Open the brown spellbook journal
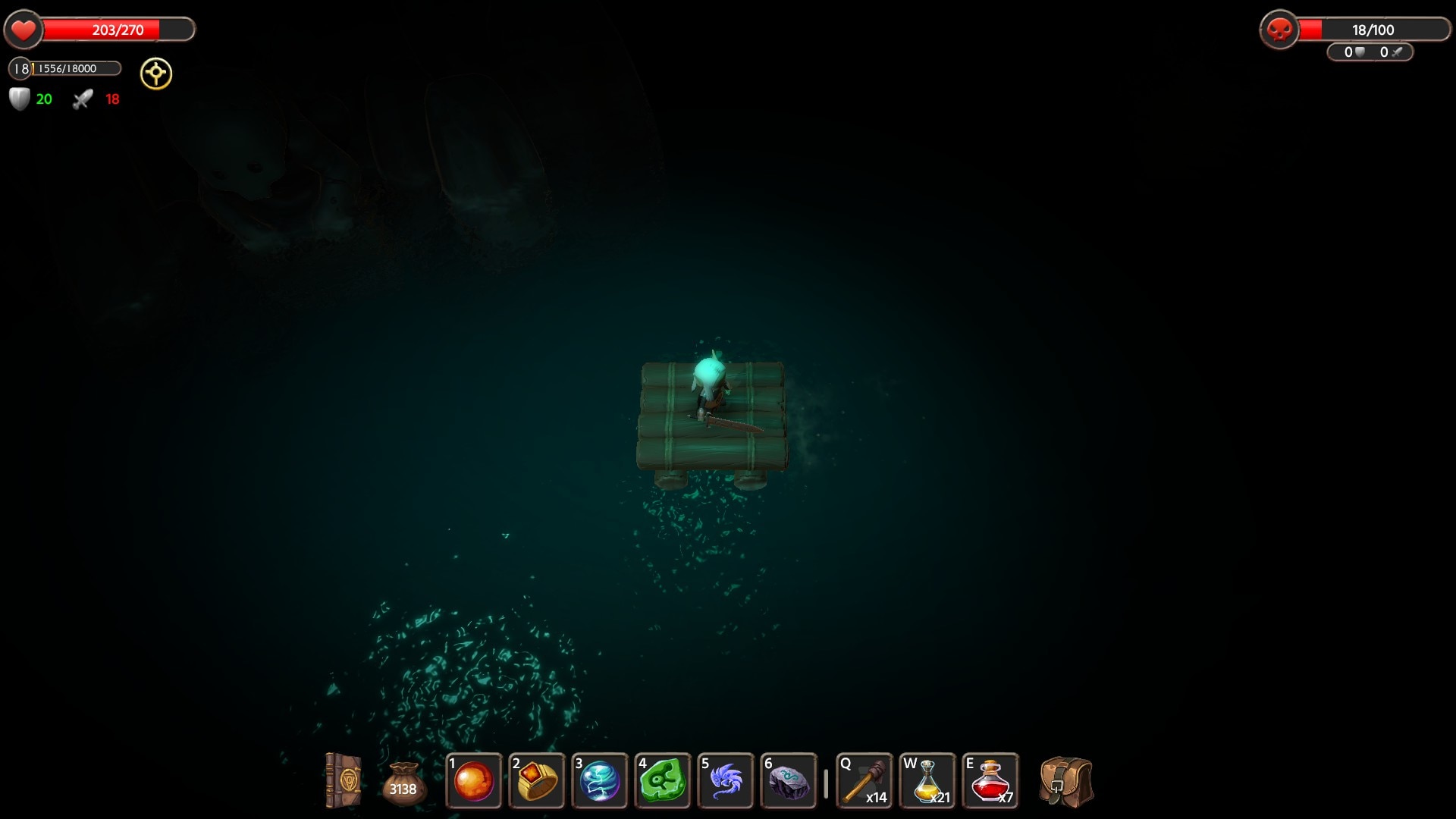 [342, 780]
